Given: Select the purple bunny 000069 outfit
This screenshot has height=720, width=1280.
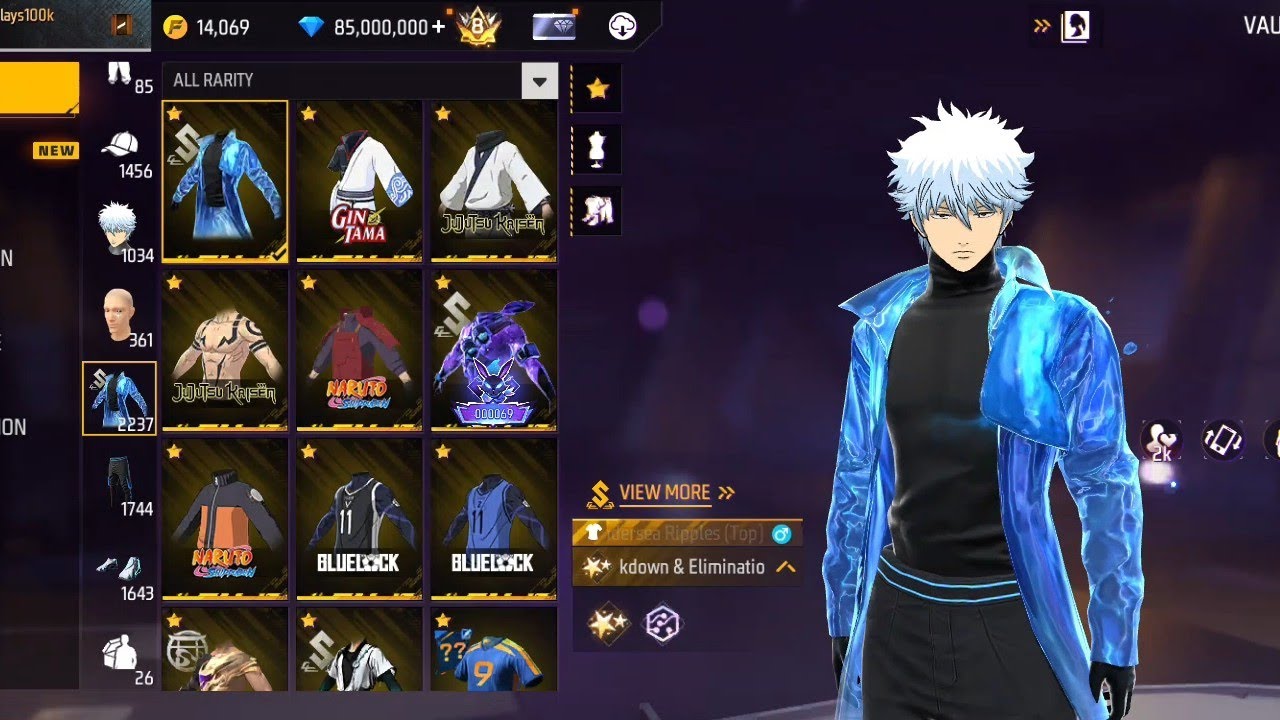Looking at the screenshot, I should click(x=493, y=349).
